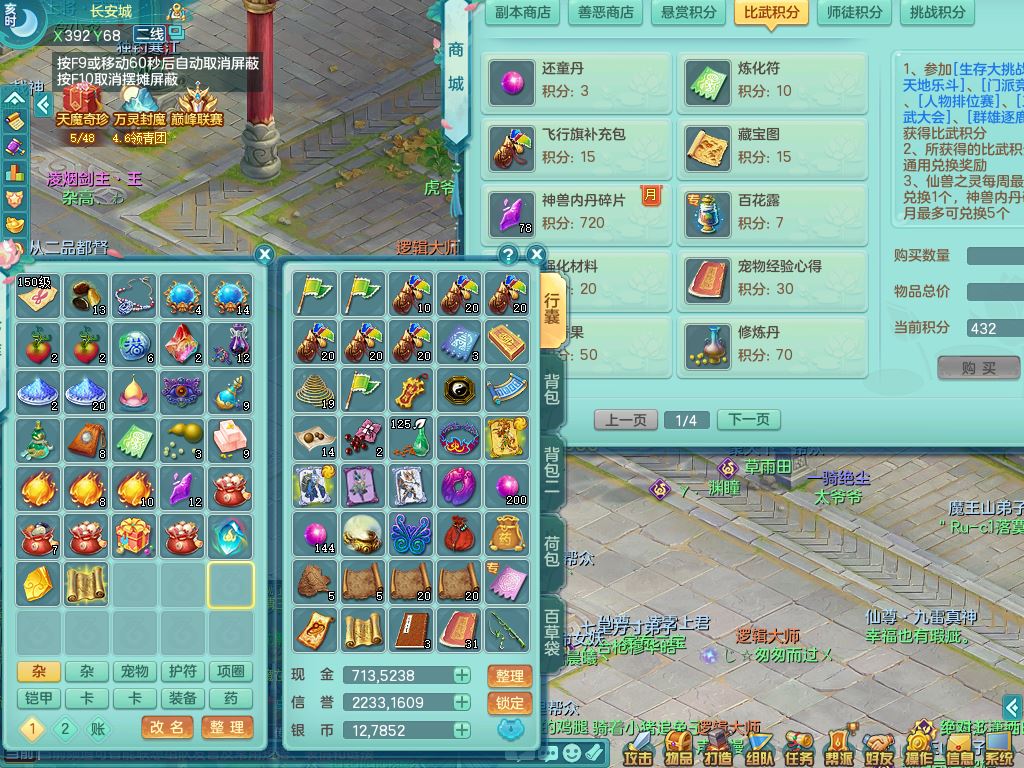Switch to the 背包二 side tab
Screen dimensions: 1024x768
pos(552,468)
